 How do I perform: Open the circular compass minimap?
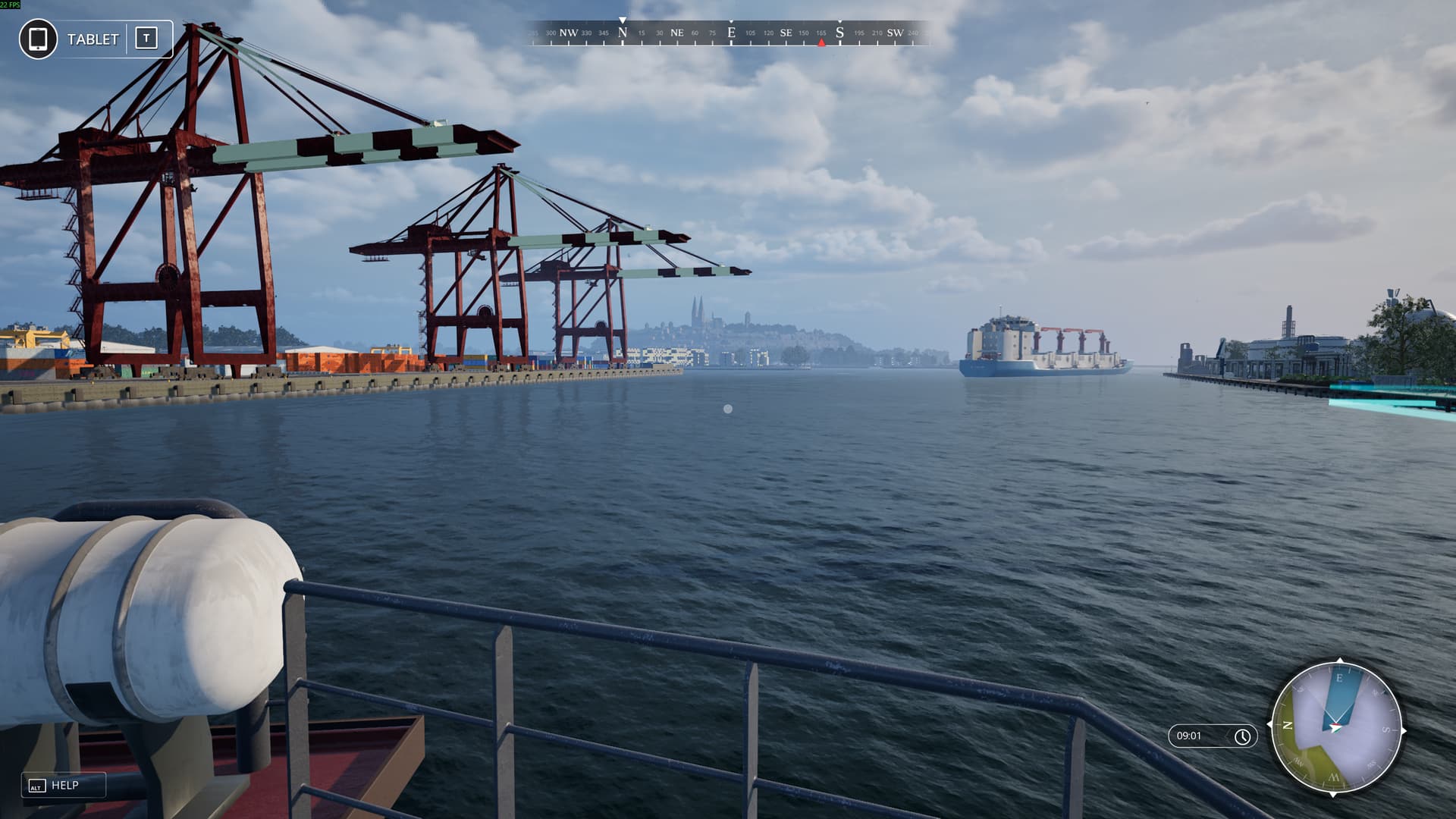click(1338, 728)
